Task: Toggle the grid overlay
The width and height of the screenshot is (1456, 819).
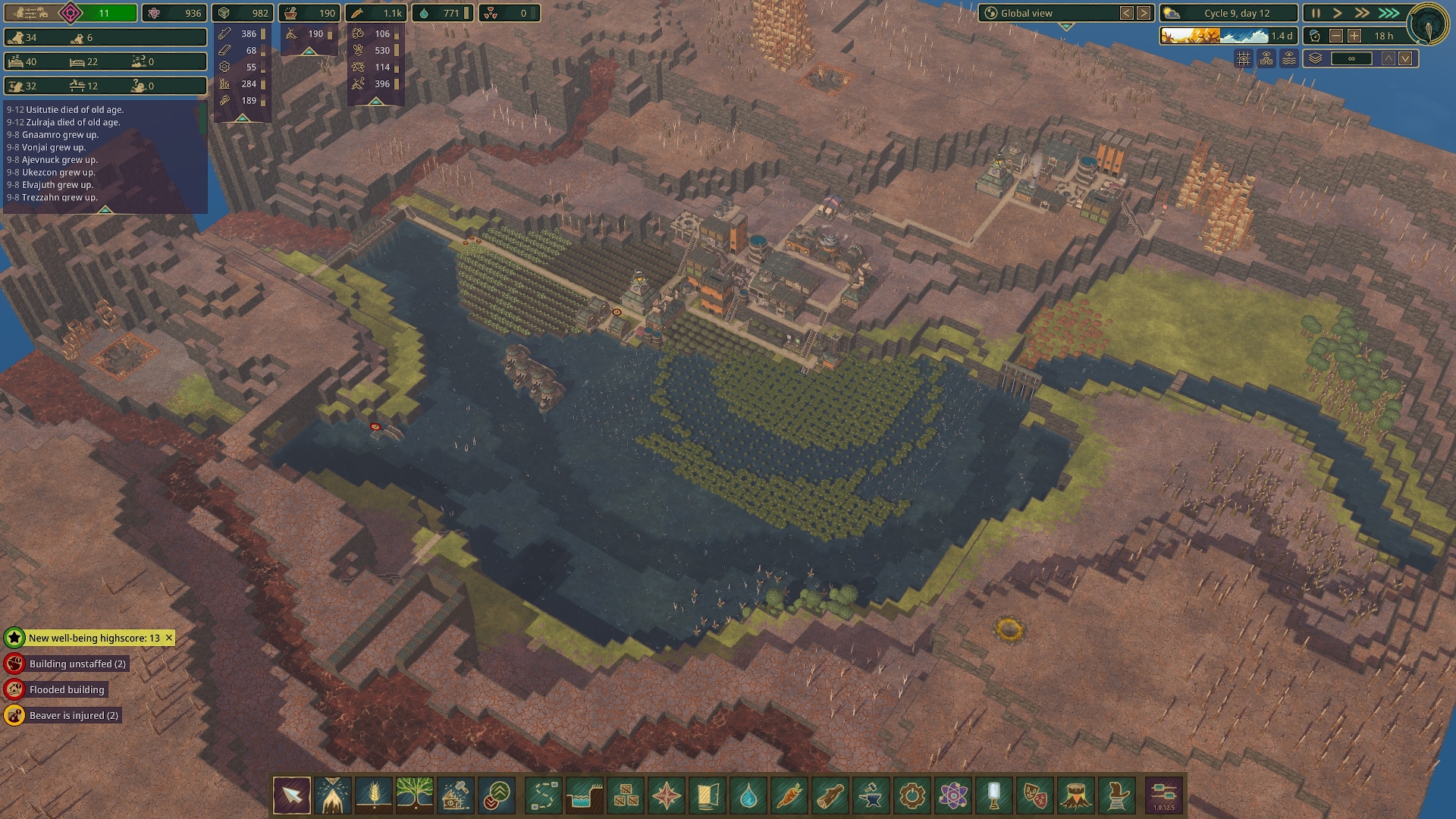Action: (x=1244, y=59)
